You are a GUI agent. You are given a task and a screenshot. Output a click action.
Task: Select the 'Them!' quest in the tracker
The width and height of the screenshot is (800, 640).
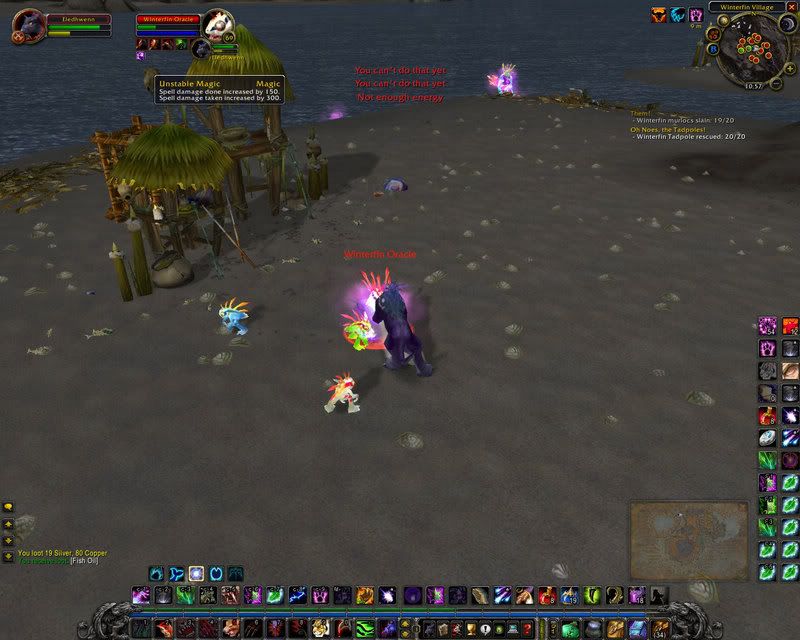click(640, 114)
